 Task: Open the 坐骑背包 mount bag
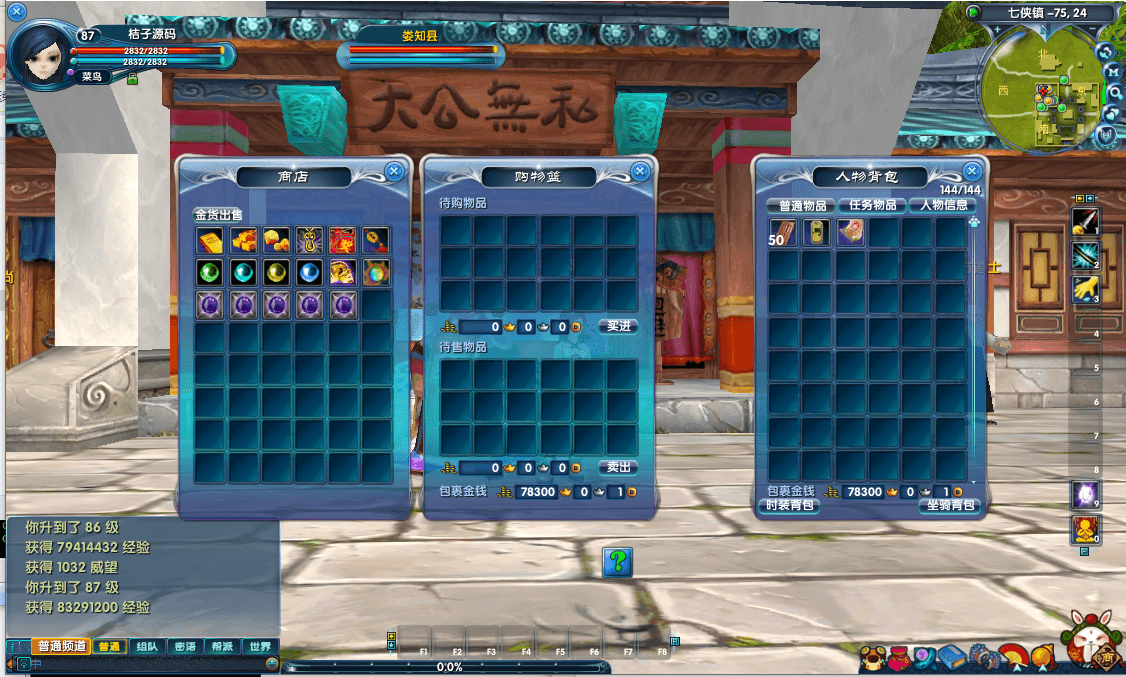947,506
